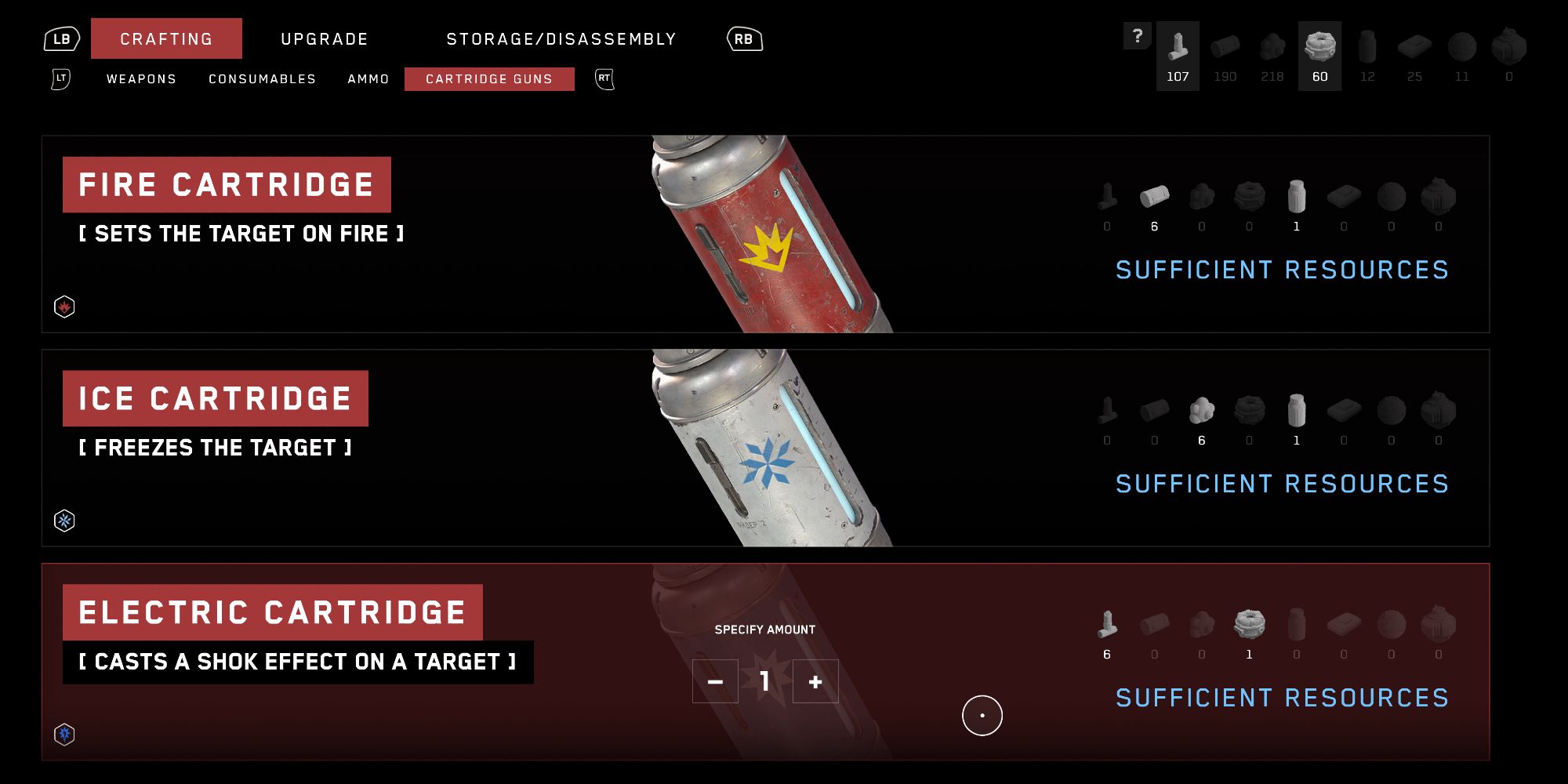Click the electric hexagon icon on Electric Cartridge
This screenshot has width=1568, height=784.
[x=64, y=734]
